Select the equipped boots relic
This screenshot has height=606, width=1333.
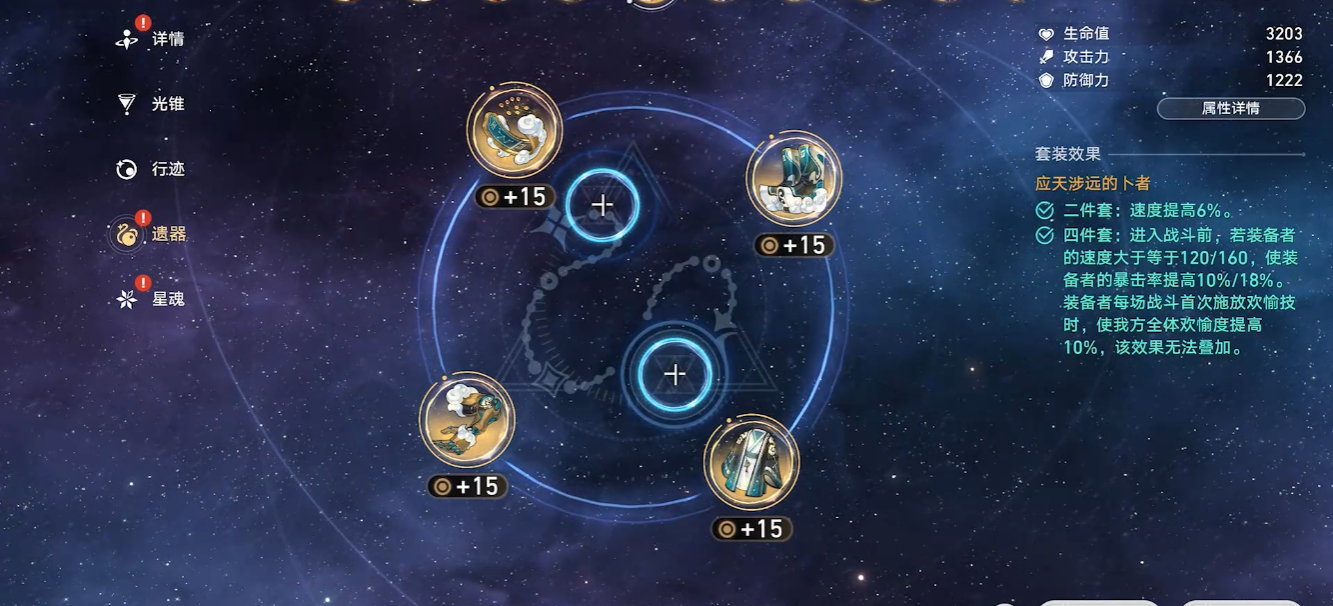[794, 179]
